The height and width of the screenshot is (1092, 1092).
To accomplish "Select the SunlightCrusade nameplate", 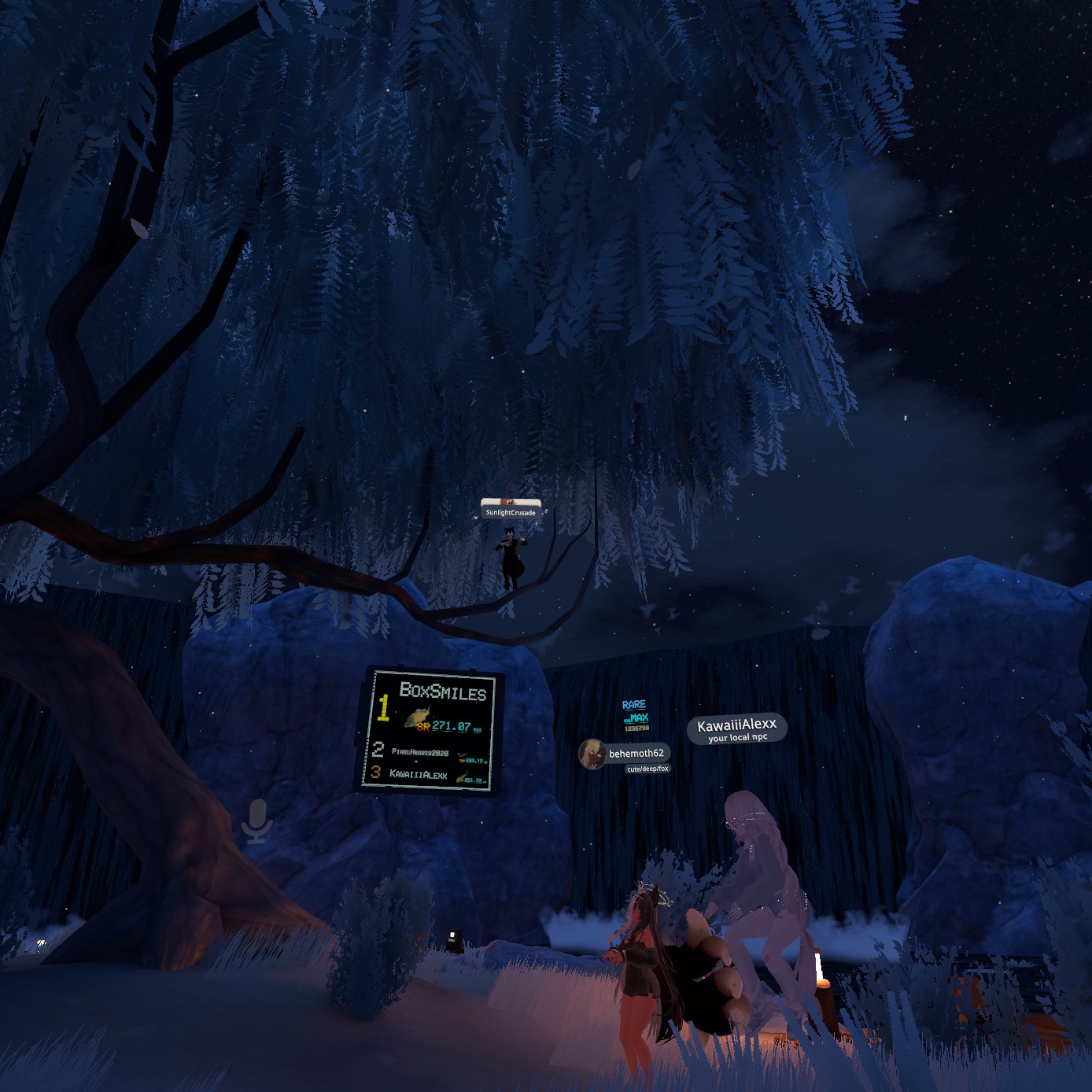I will (511, 512).
